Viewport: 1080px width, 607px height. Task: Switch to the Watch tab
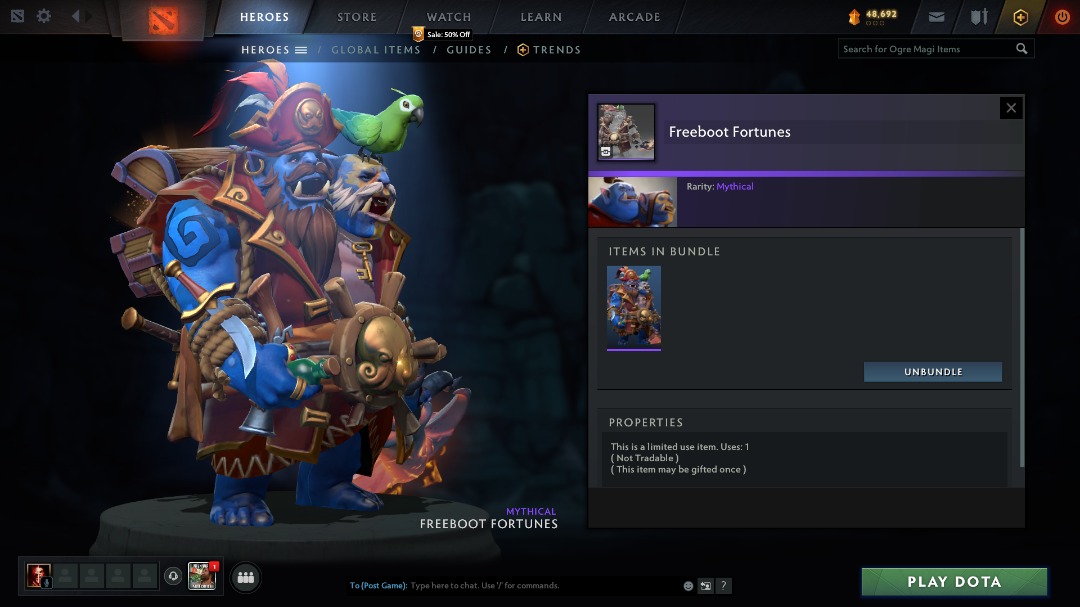[x=449, y=17]
